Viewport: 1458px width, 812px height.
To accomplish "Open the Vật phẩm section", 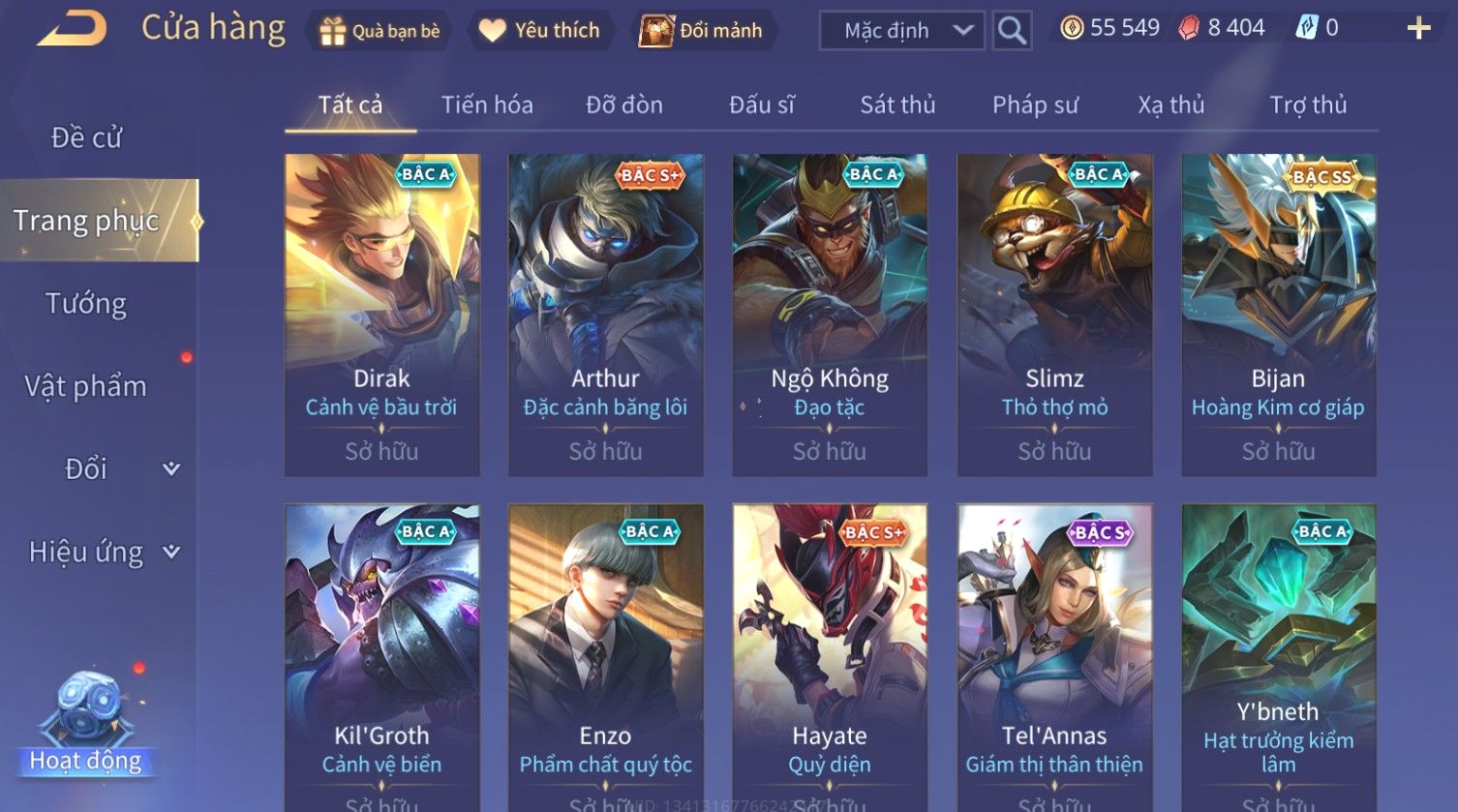I will (x=86, y=386).
